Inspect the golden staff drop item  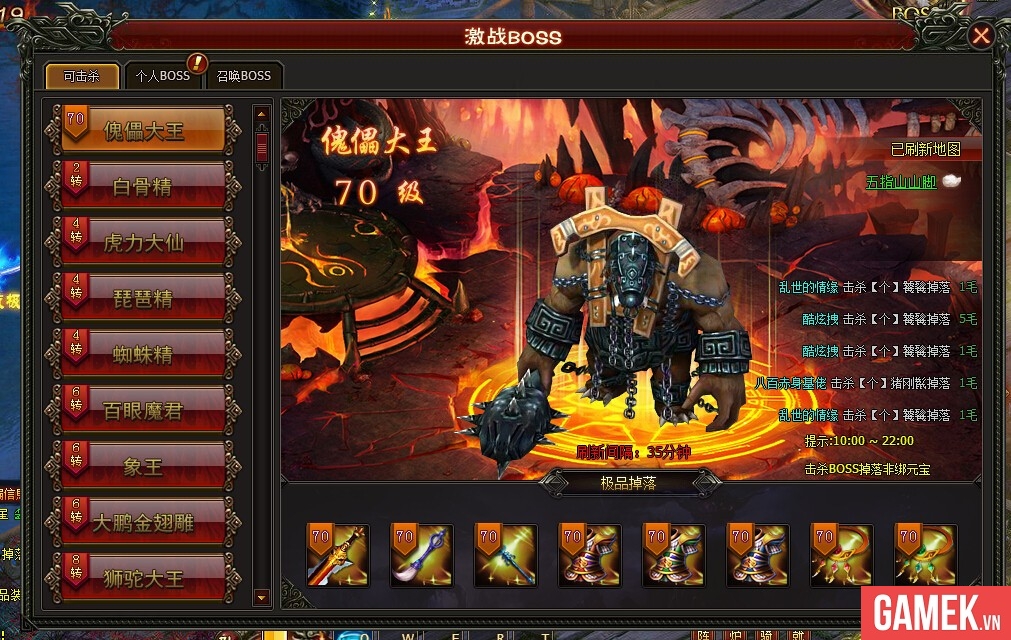[505, 555]
